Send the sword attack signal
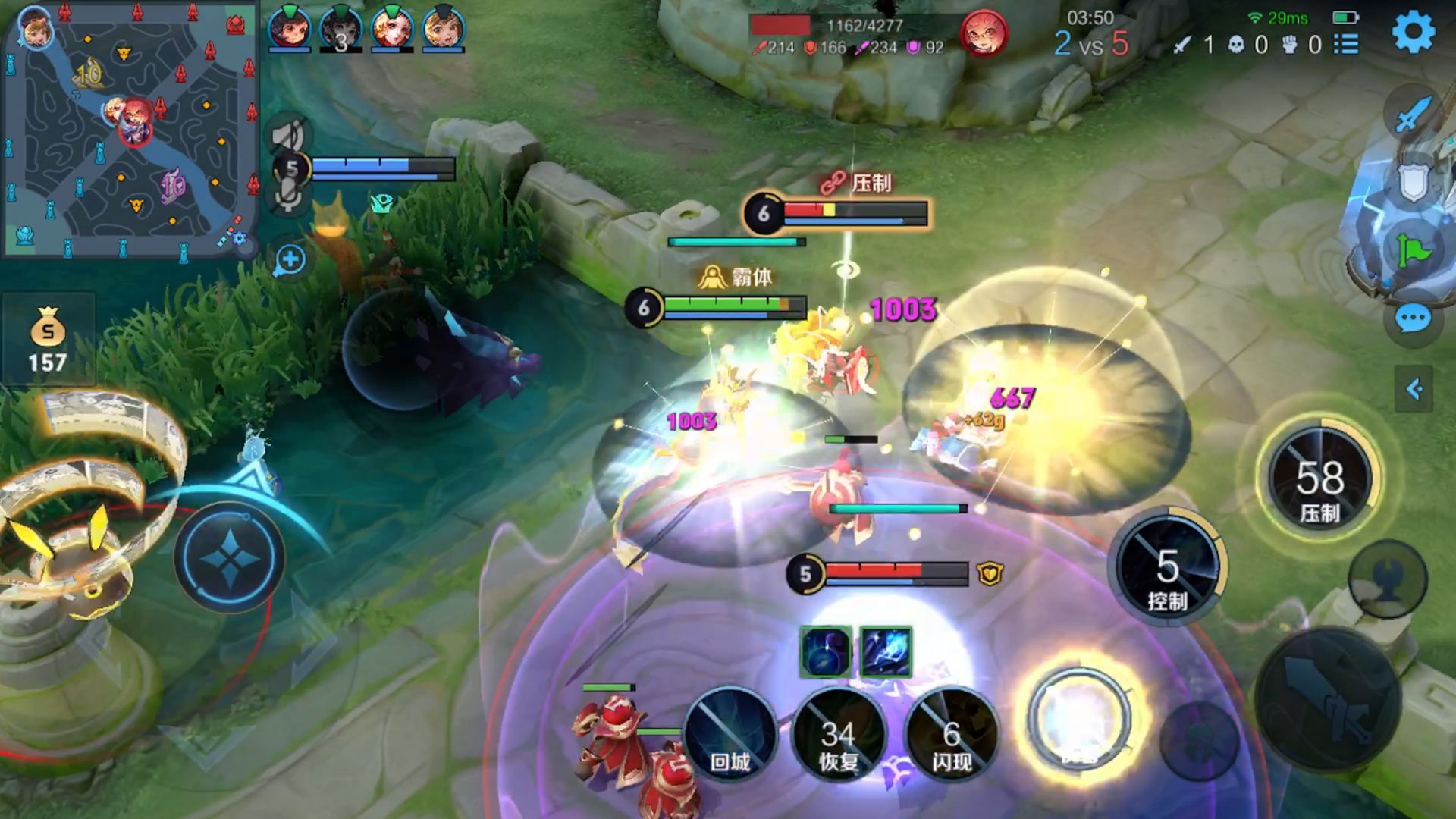1456x819 pixels. [x=1412, y=115]
